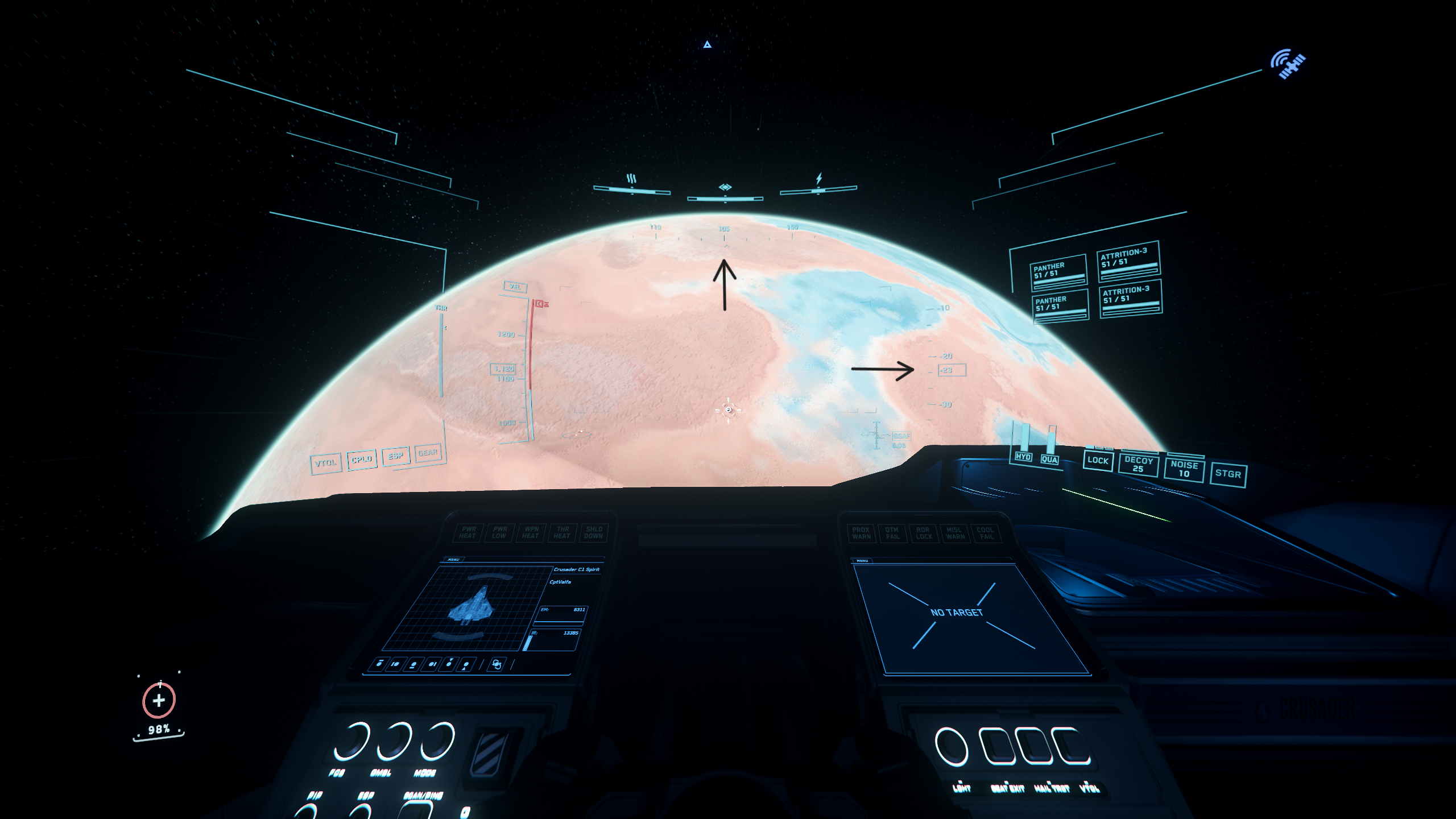1456x819 pixels.
Task: Open the MENU tab on the ship status display
Action: (x=453, y=560)
